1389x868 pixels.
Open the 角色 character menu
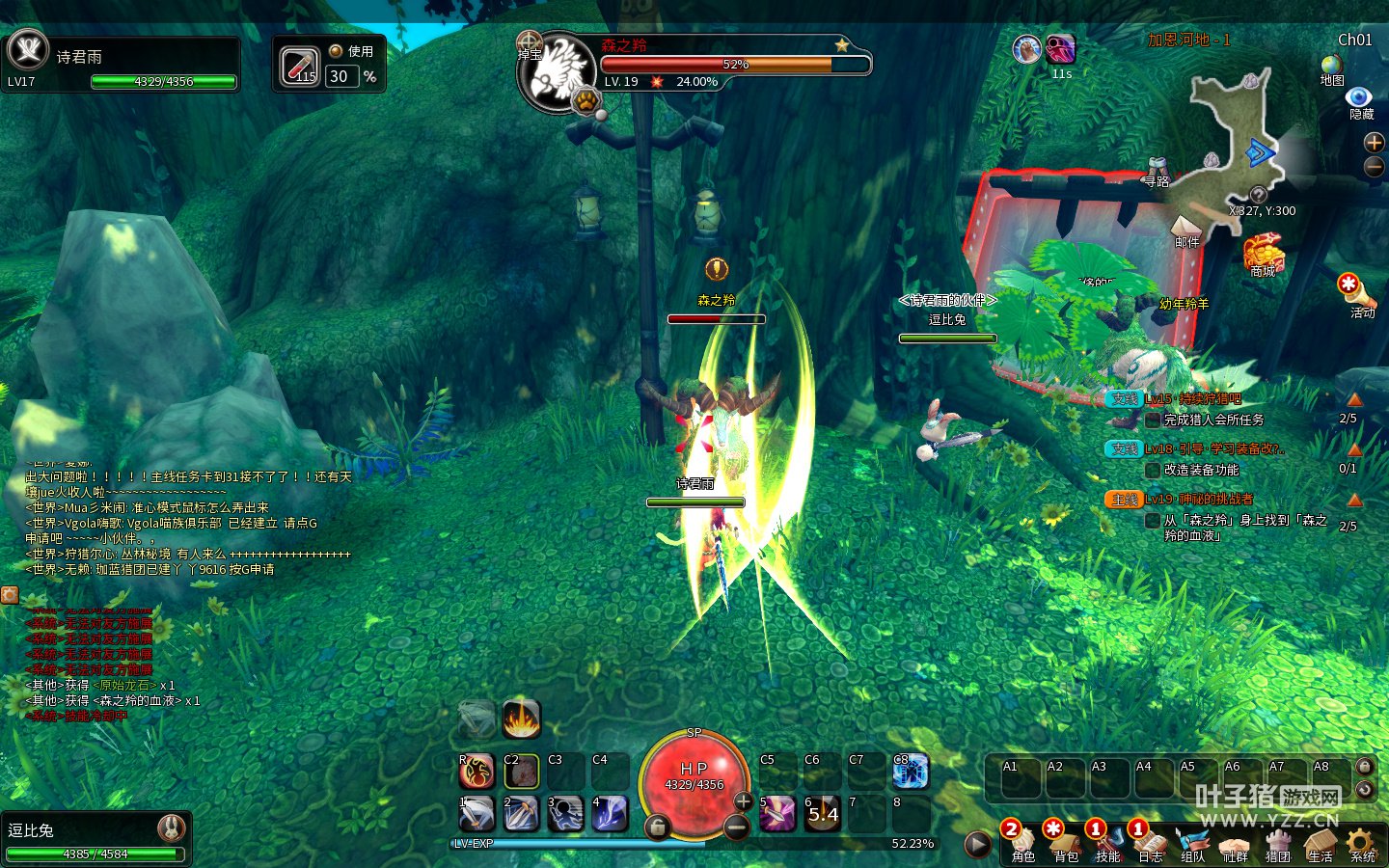point(1023,843)
